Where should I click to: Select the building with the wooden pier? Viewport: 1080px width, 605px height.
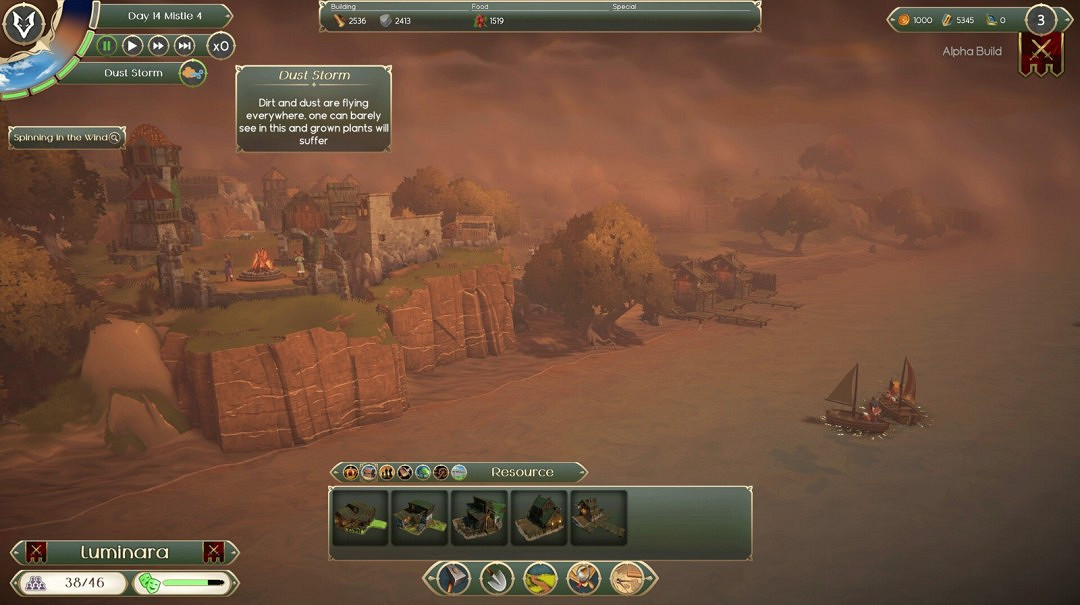[x=599, y=517]
